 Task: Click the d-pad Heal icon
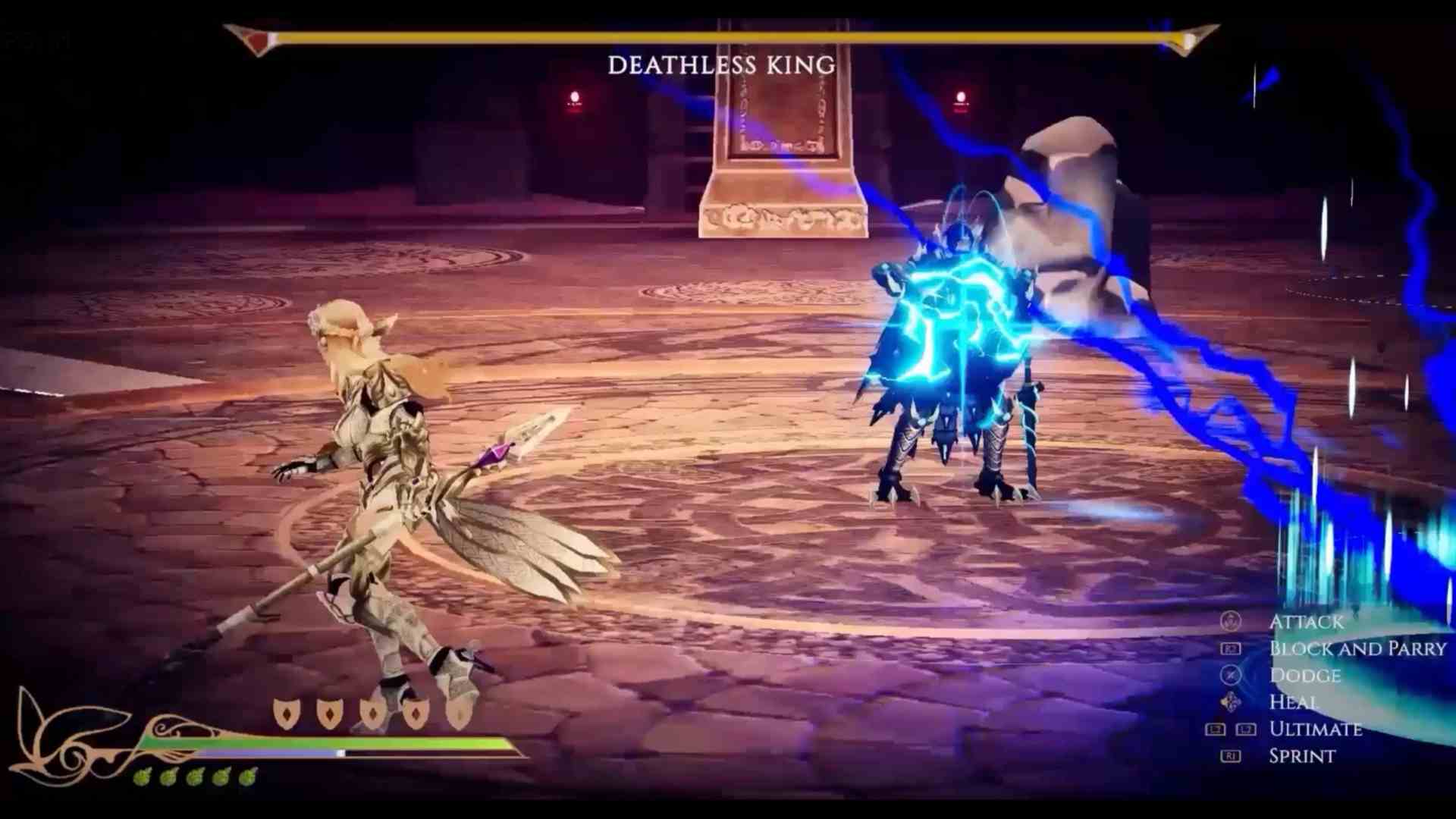tap(1231, 702)
